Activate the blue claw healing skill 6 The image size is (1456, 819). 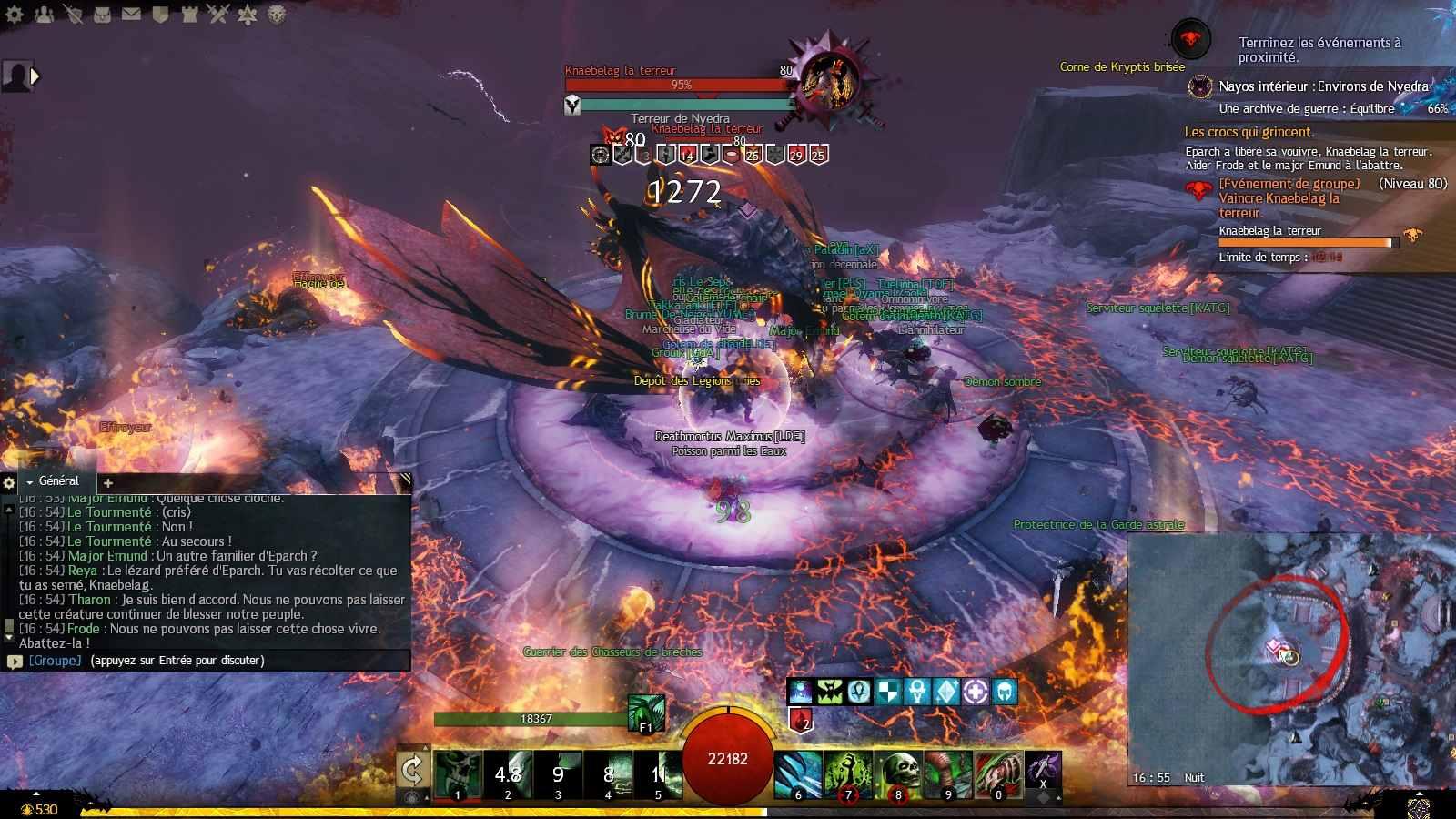click(798, 775)
